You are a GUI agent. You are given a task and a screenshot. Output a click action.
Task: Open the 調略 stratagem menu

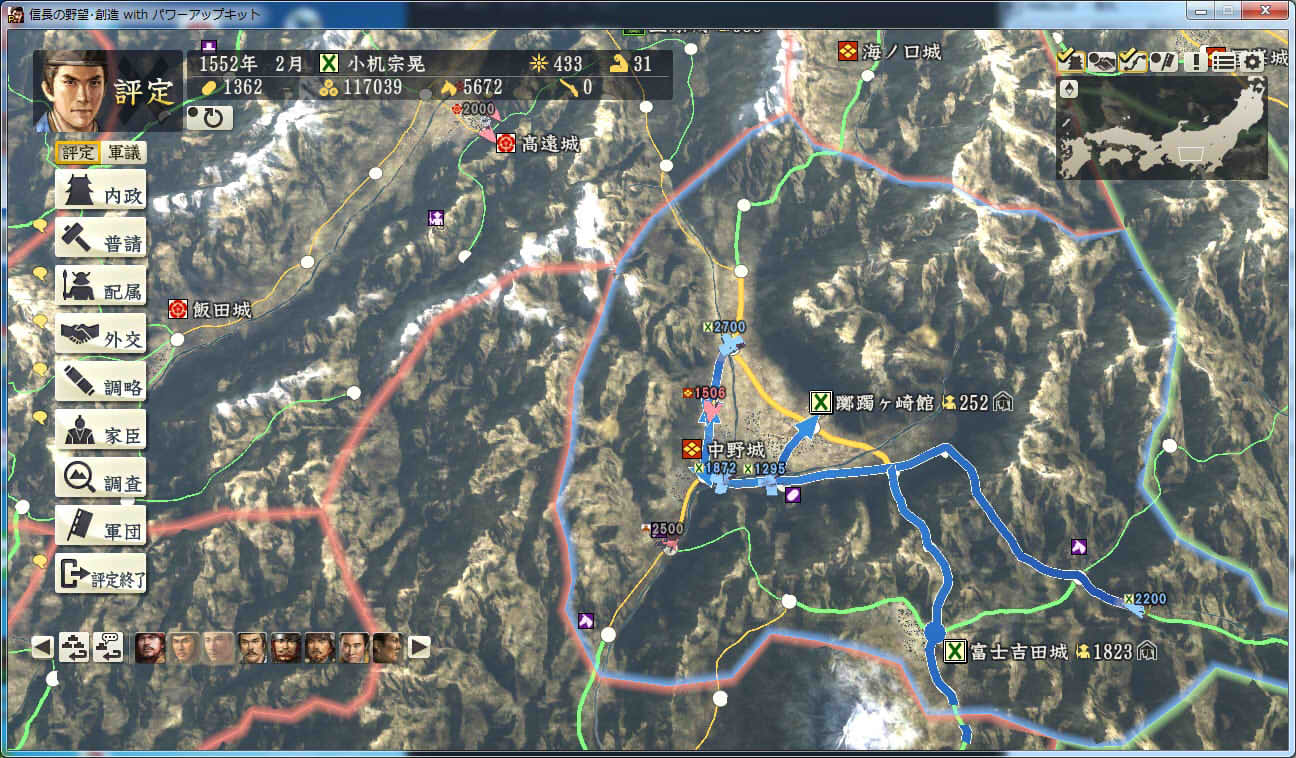(x=101, y=385)
